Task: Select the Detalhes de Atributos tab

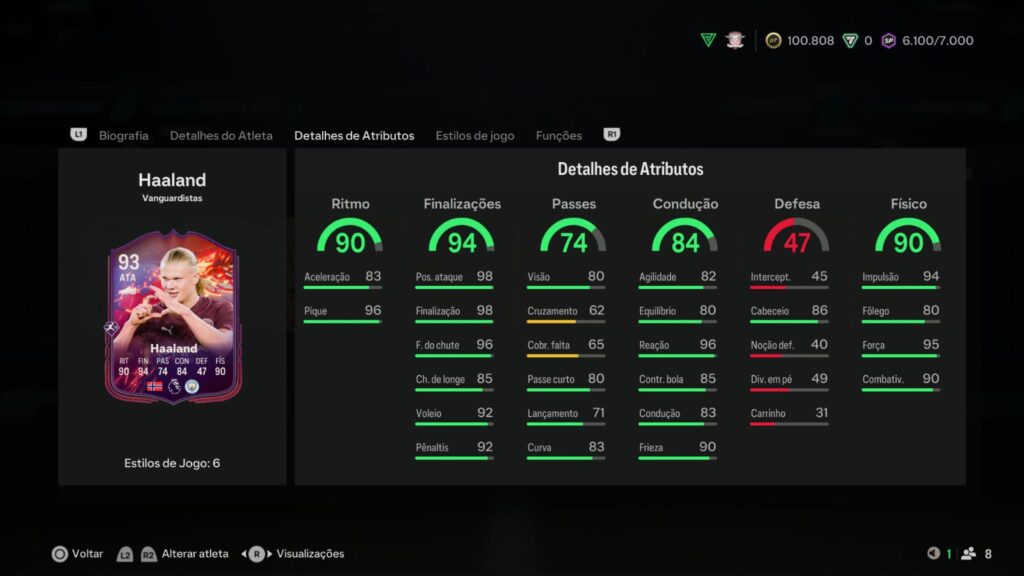Action: tap(354, 135)
